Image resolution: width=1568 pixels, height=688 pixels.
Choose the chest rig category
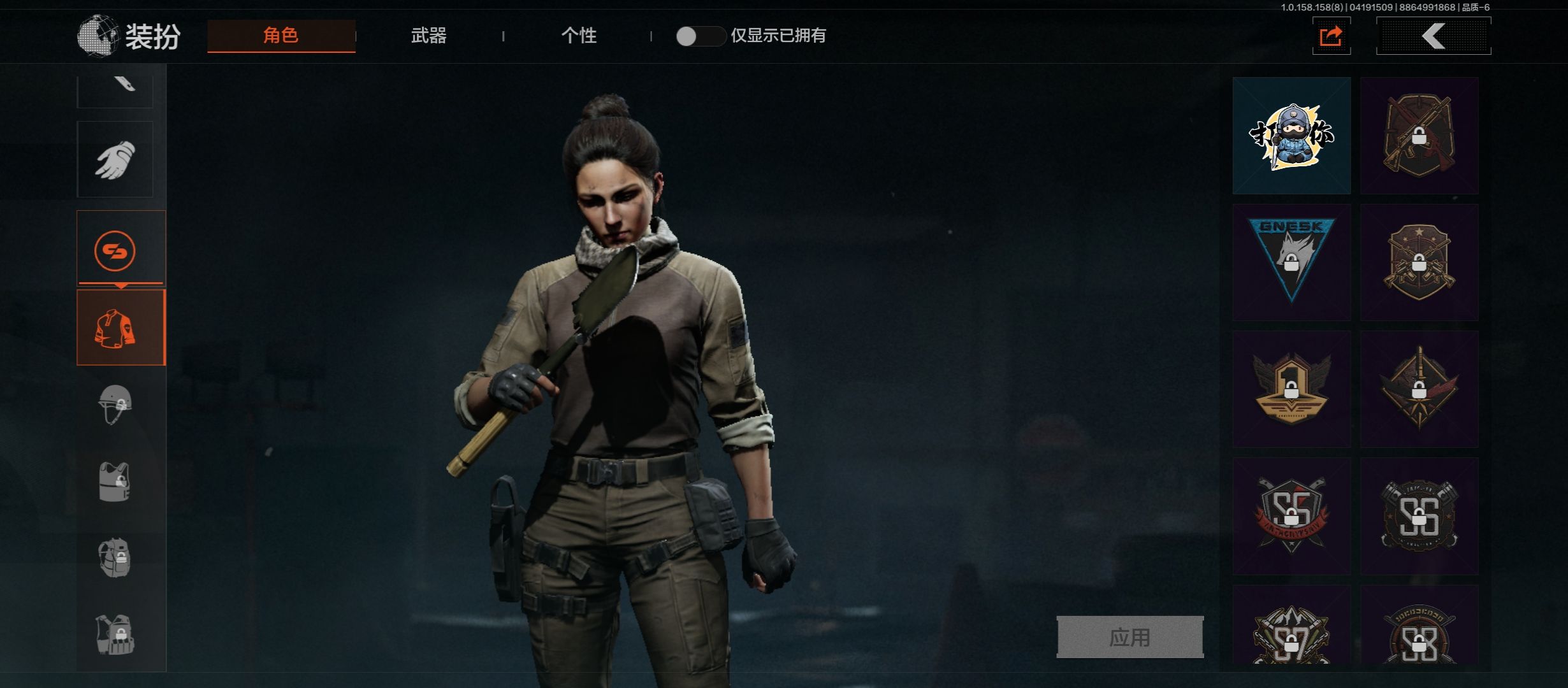point(115,634)
